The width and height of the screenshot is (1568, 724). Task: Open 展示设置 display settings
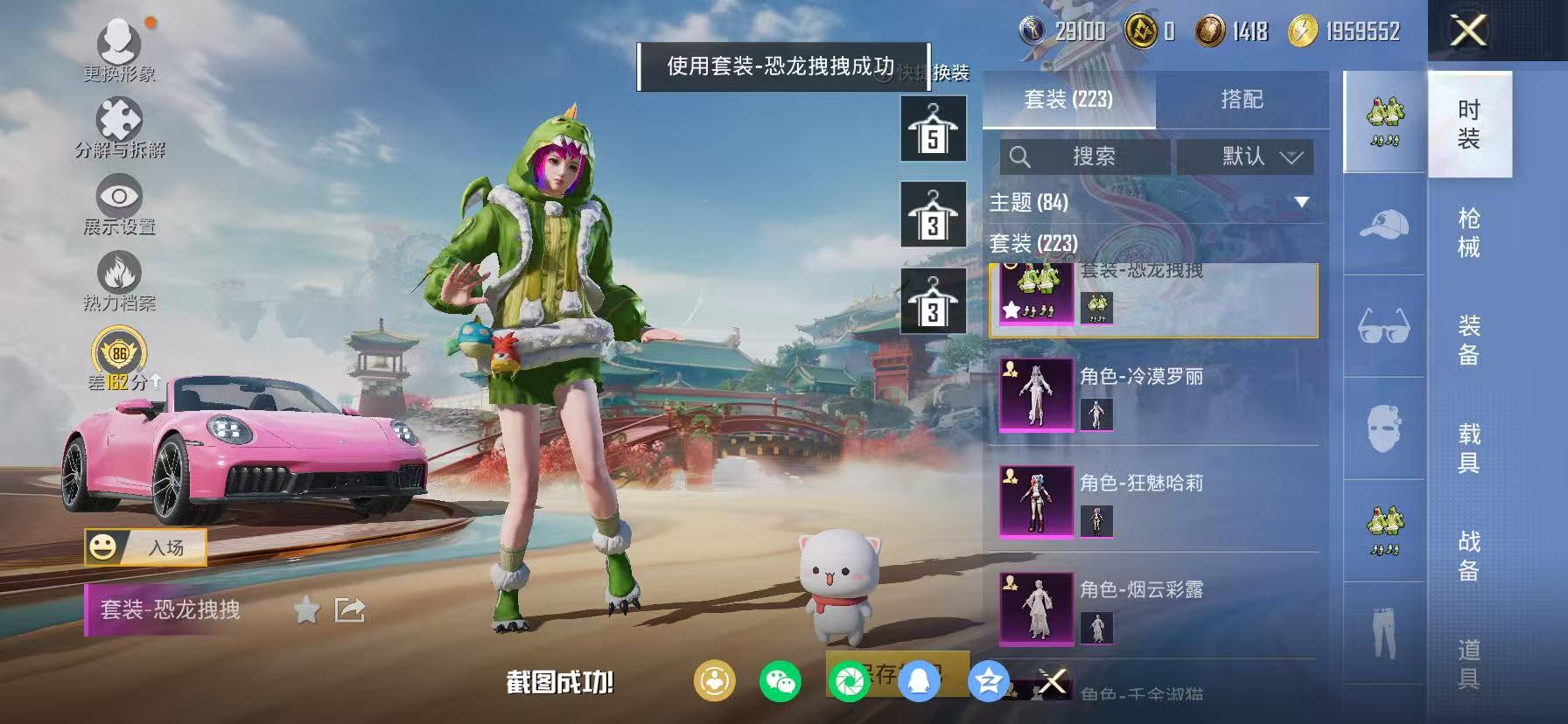coord(121,197)
